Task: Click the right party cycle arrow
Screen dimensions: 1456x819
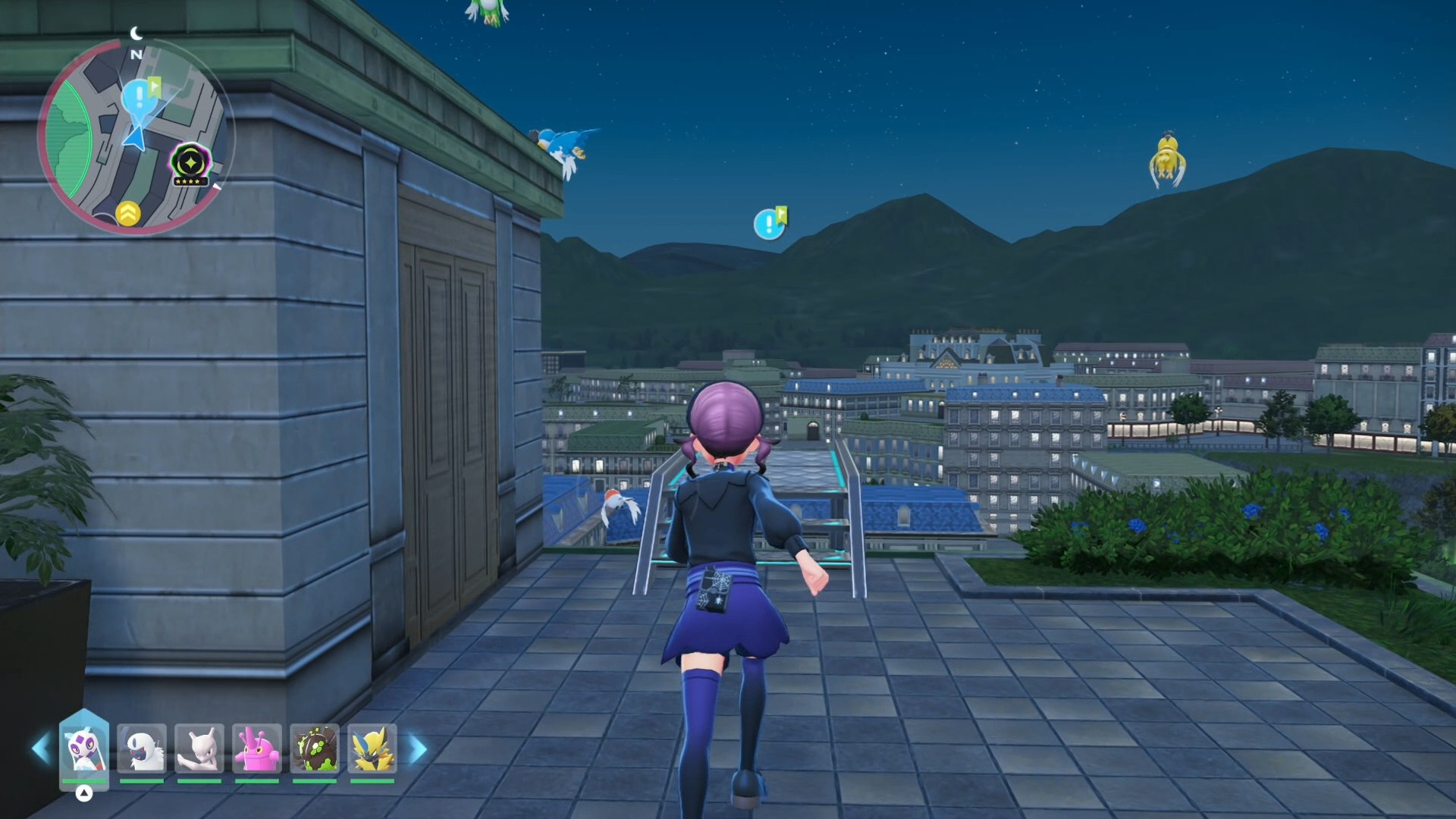Action: (x=418, y=749)
